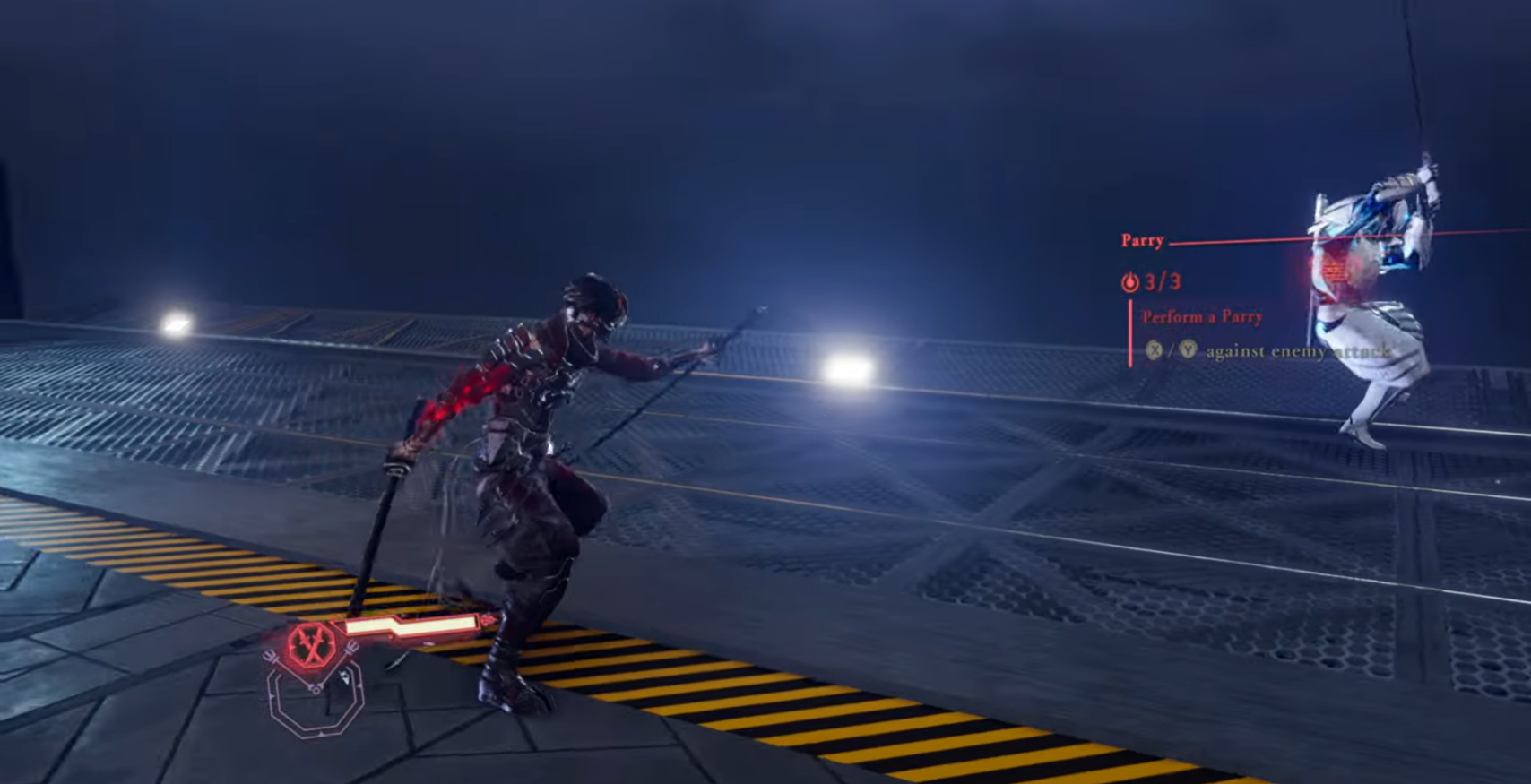Expand the red vertical bar under the counter
Image resolution: width=1531 pixels, height=784 pixels.
pos(1131,333)
